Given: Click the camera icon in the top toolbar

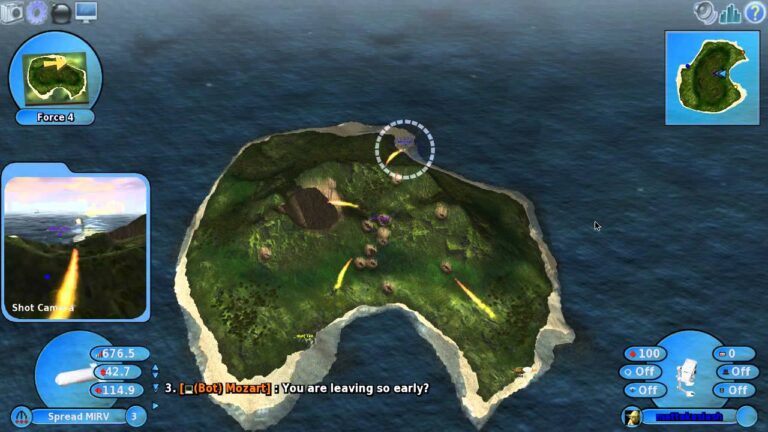Looking at the screenshot, I should [13, 12].
